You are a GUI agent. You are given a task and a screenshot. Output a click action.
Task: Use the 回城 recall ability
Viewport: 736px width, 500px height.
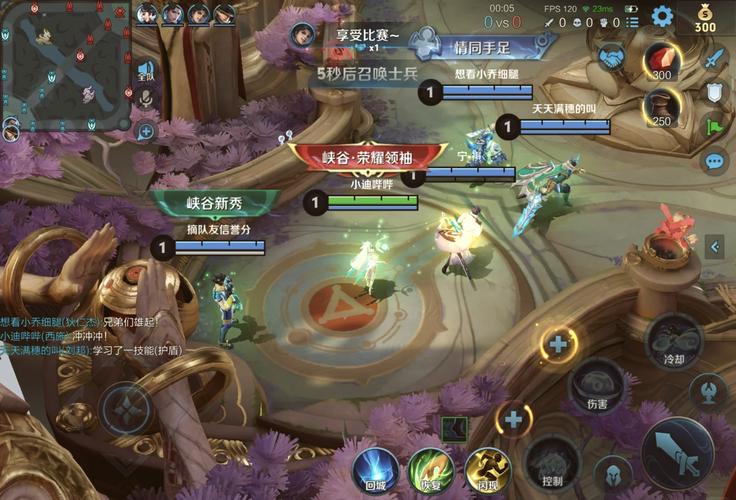pyautogui.click(x=375, y=468)
